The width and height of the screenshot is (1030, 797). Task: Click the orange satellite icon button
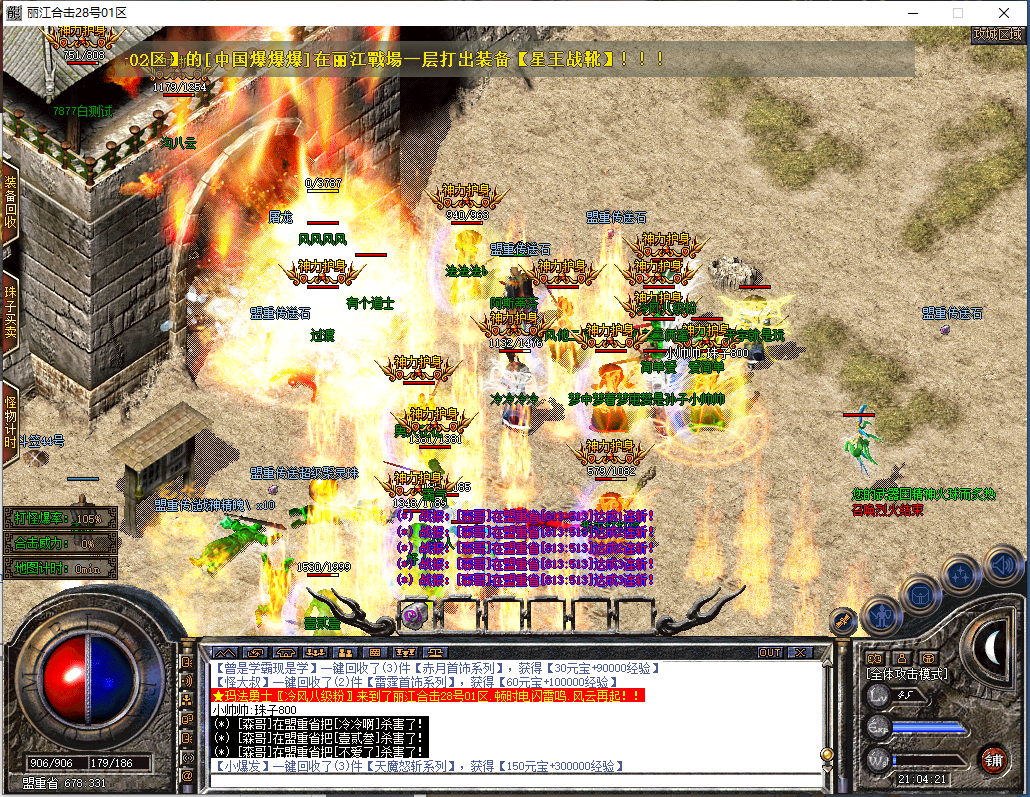point(845,620)
